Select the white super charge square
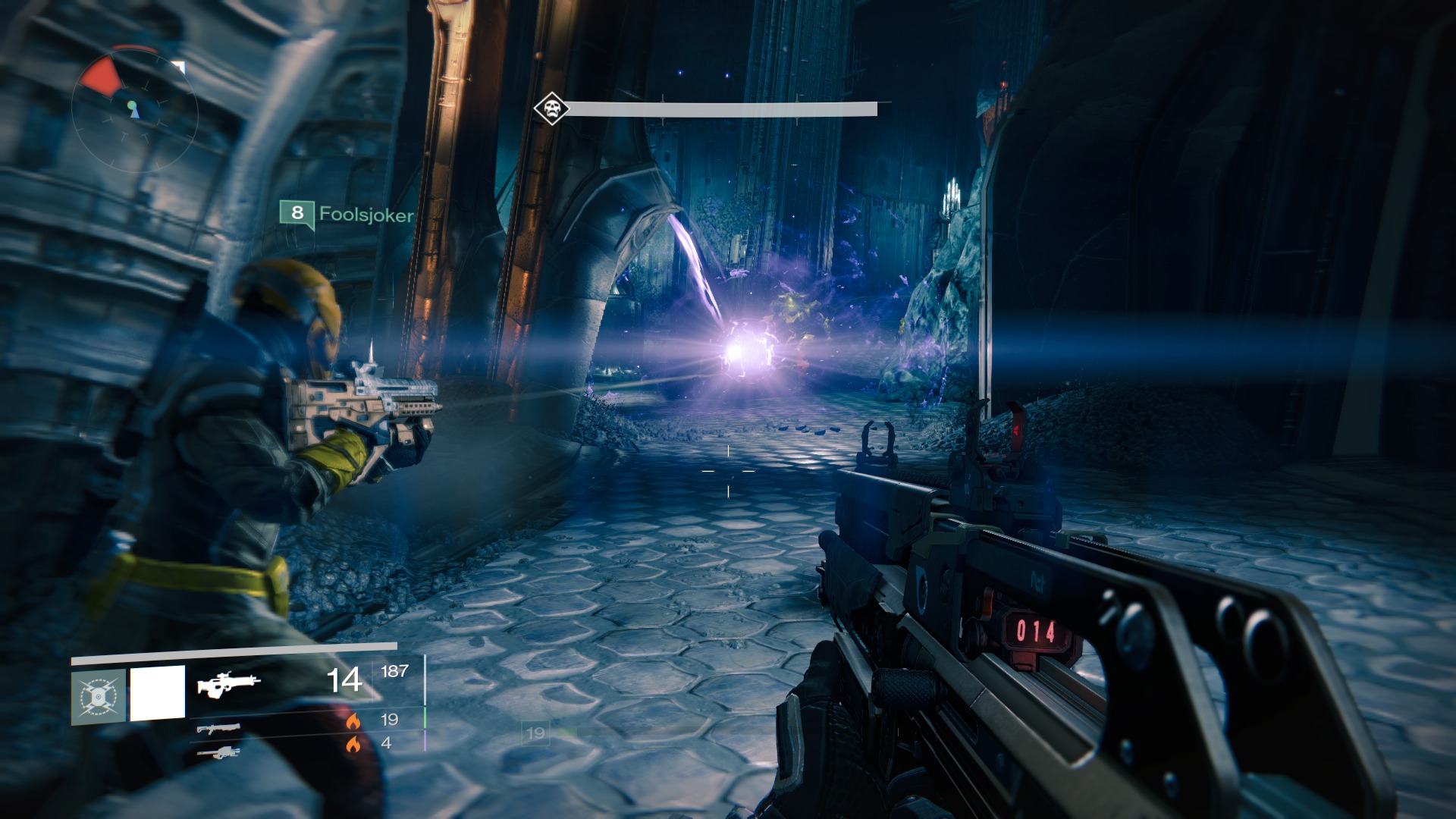This screenshot has width=1456, height=819. click(158, 693)
